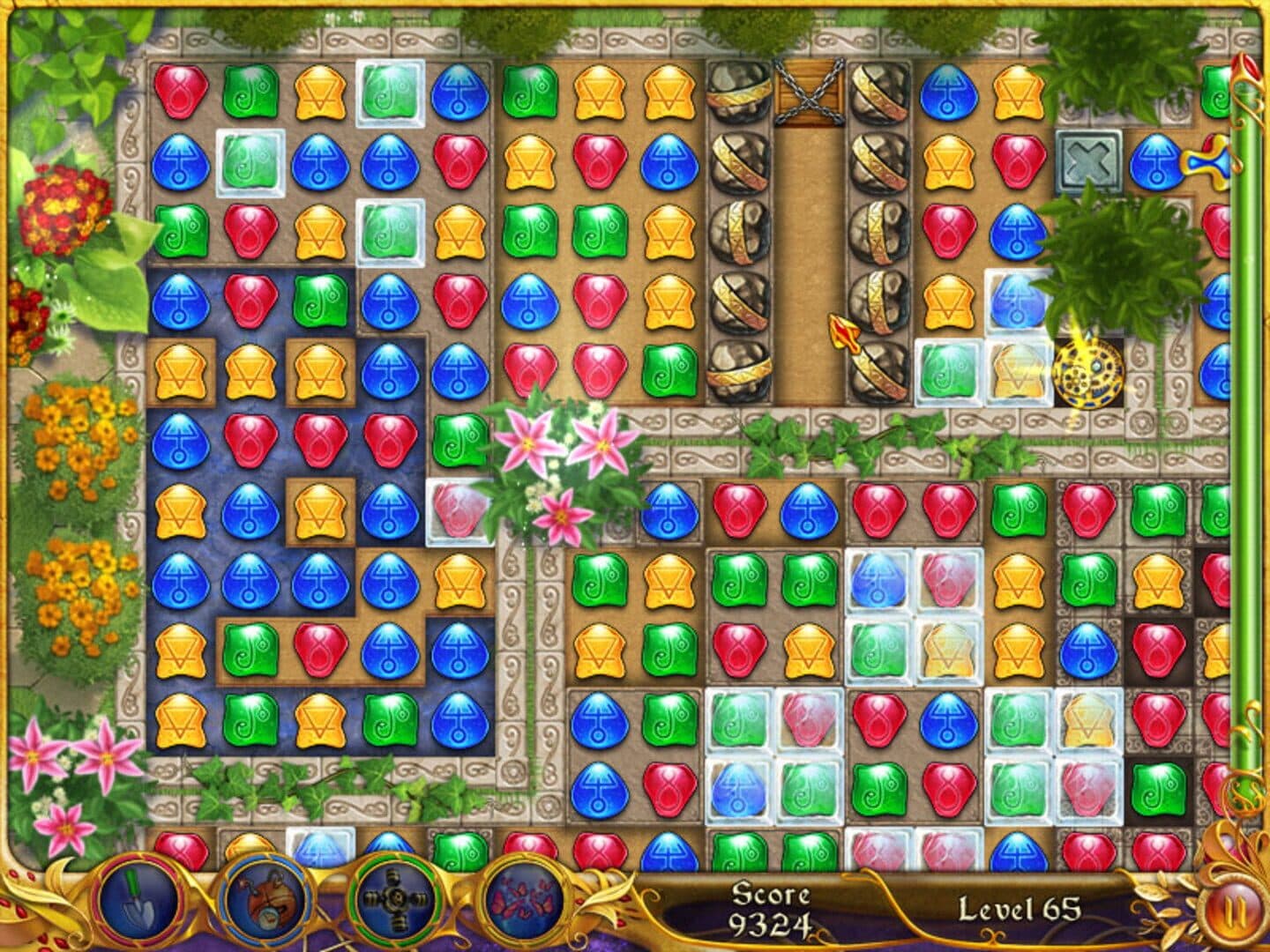This screenshot has height=952, width=1270.
Task: Pick the frozen green gem in the top row
Action: [389, 93]
